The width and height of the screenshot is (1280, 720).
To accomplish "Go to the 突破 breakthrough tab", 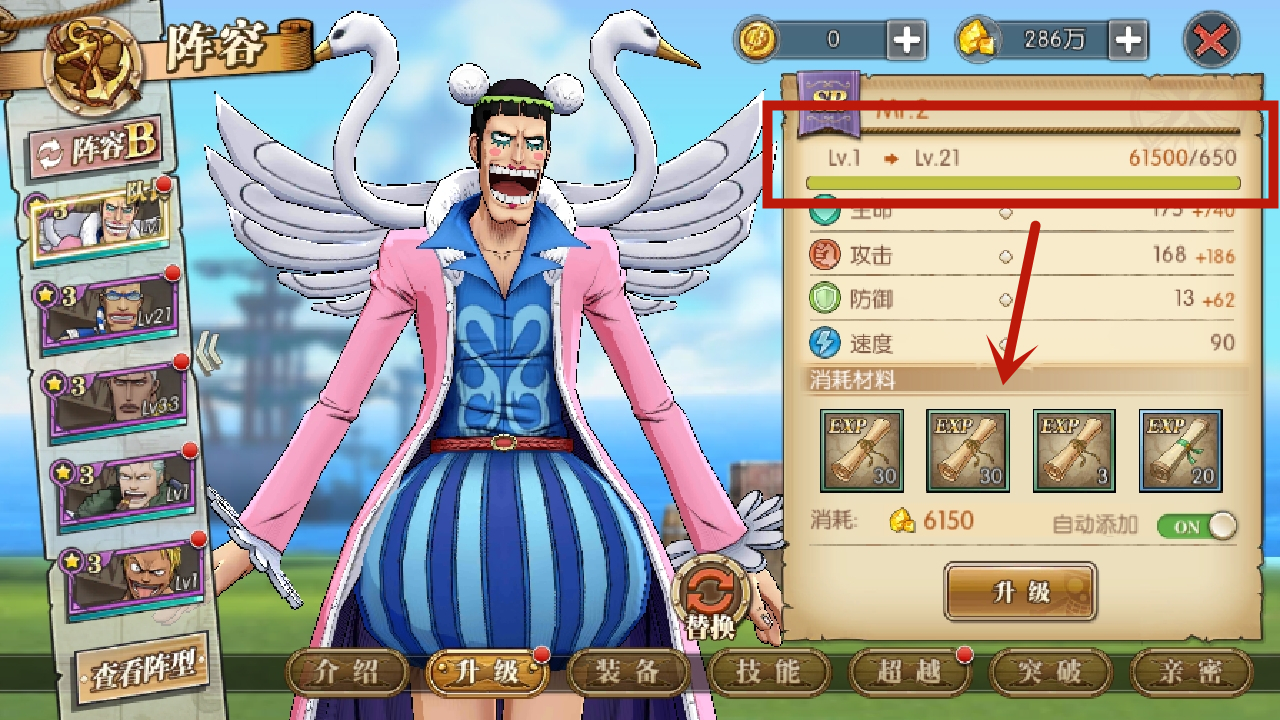I will tap(1049, 672).
